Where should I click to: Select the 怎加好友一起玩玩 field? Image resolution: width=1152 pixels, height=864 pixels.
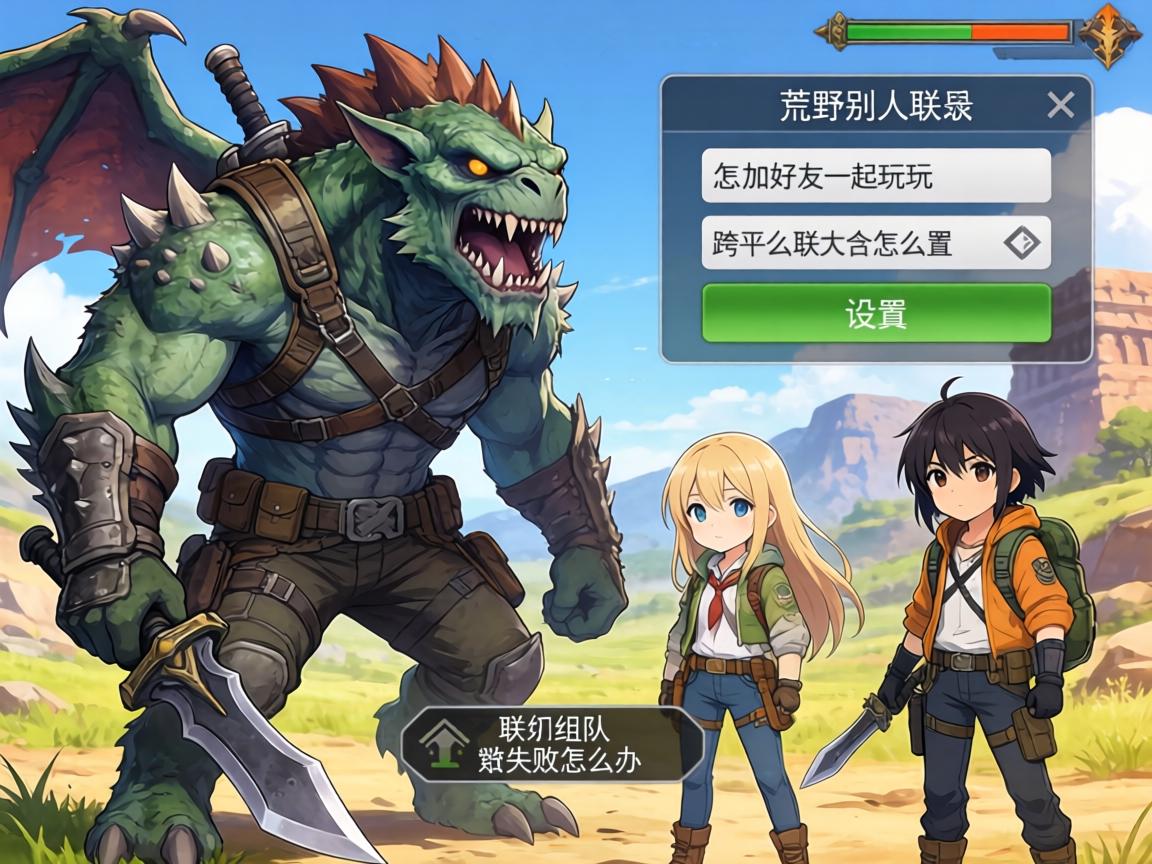coord(875,177)
